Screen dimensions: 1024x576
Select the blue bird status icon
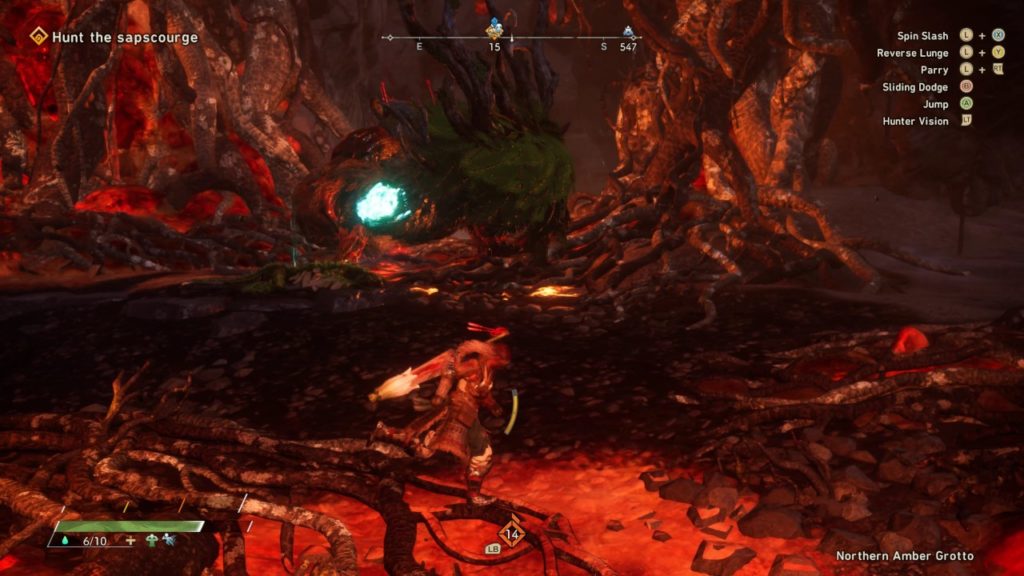point(170,541)
